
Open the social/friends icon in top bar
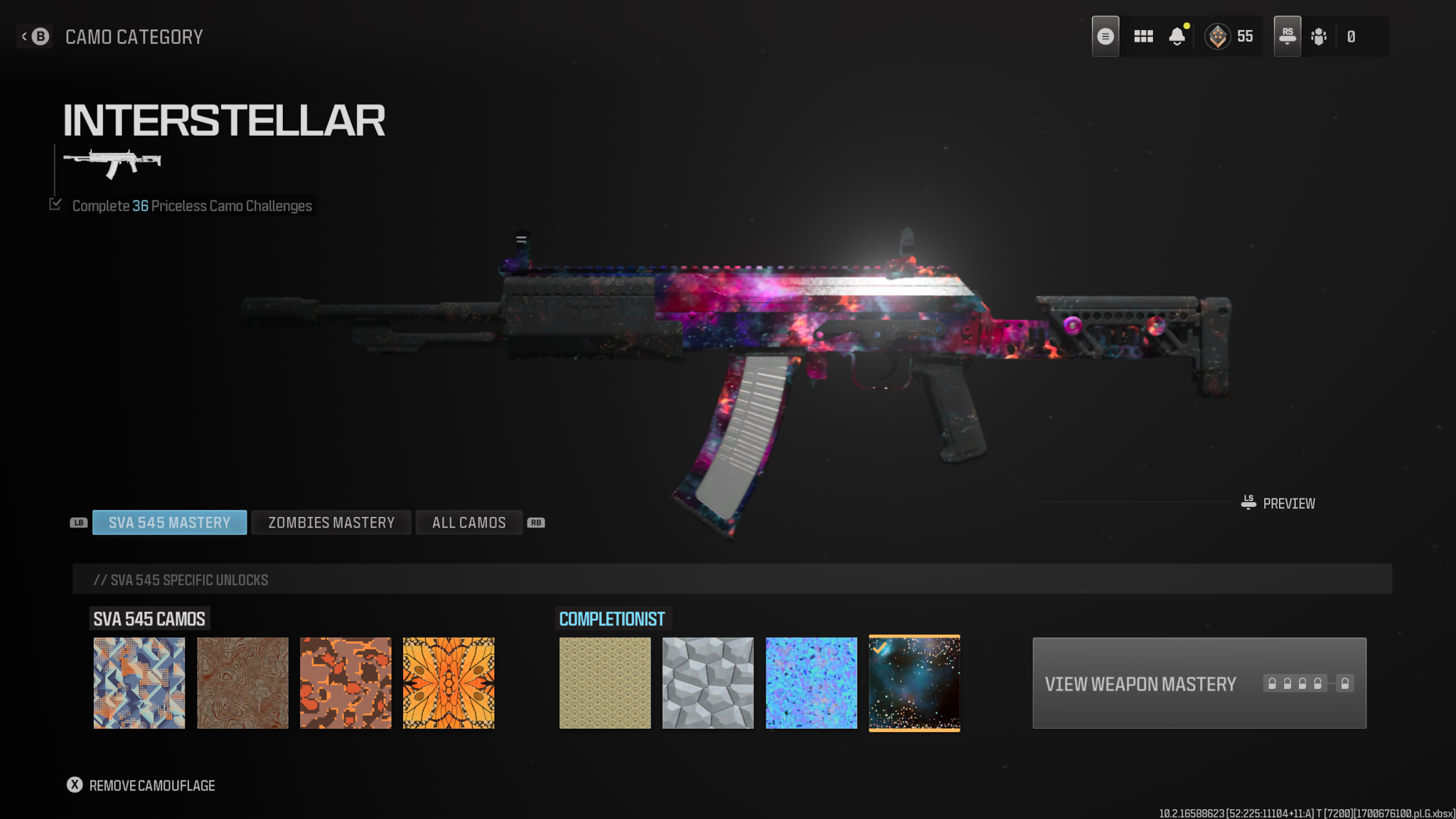(1319, 36)
